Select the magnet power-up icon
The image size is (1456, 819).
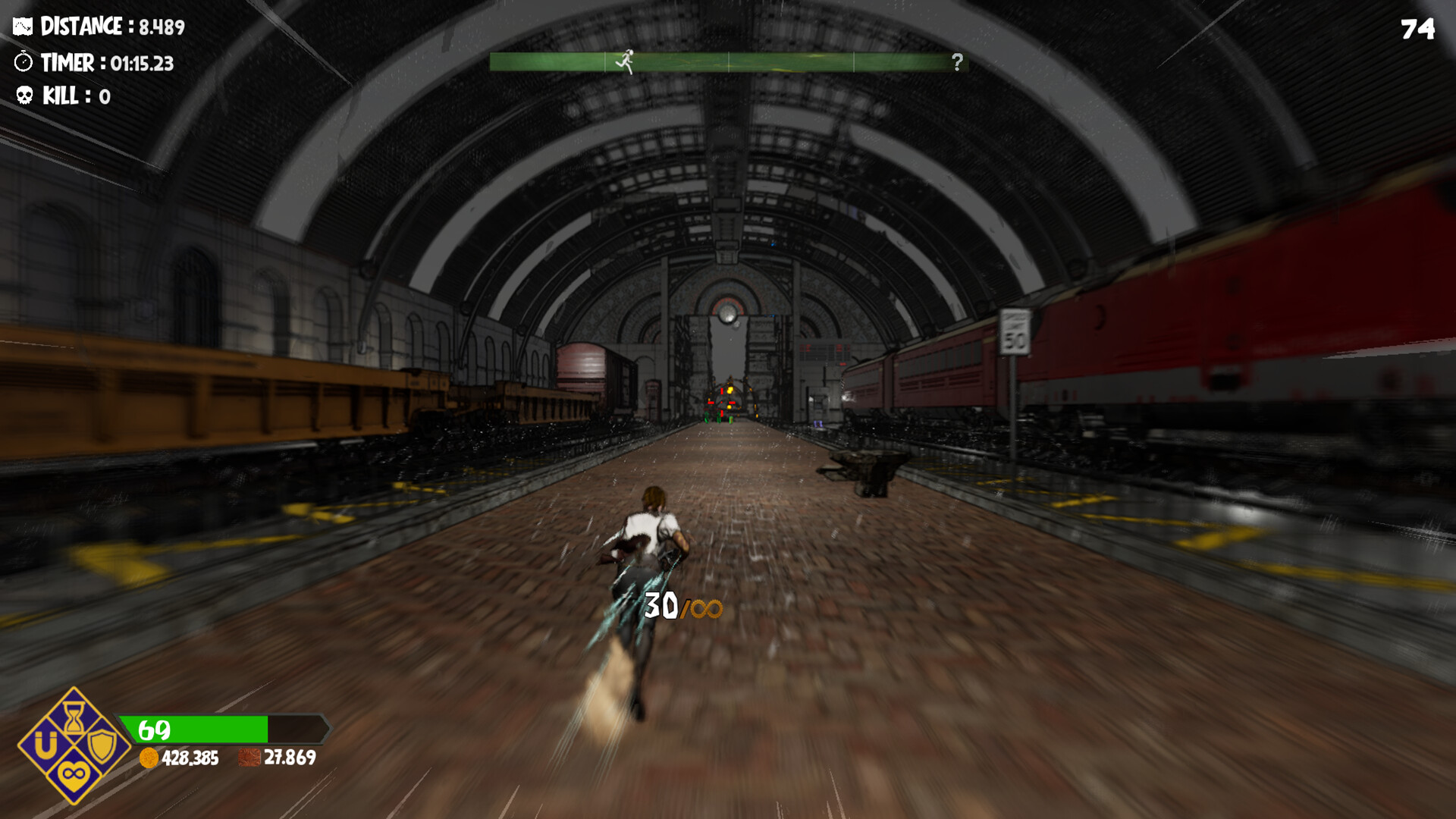point(45,744)
